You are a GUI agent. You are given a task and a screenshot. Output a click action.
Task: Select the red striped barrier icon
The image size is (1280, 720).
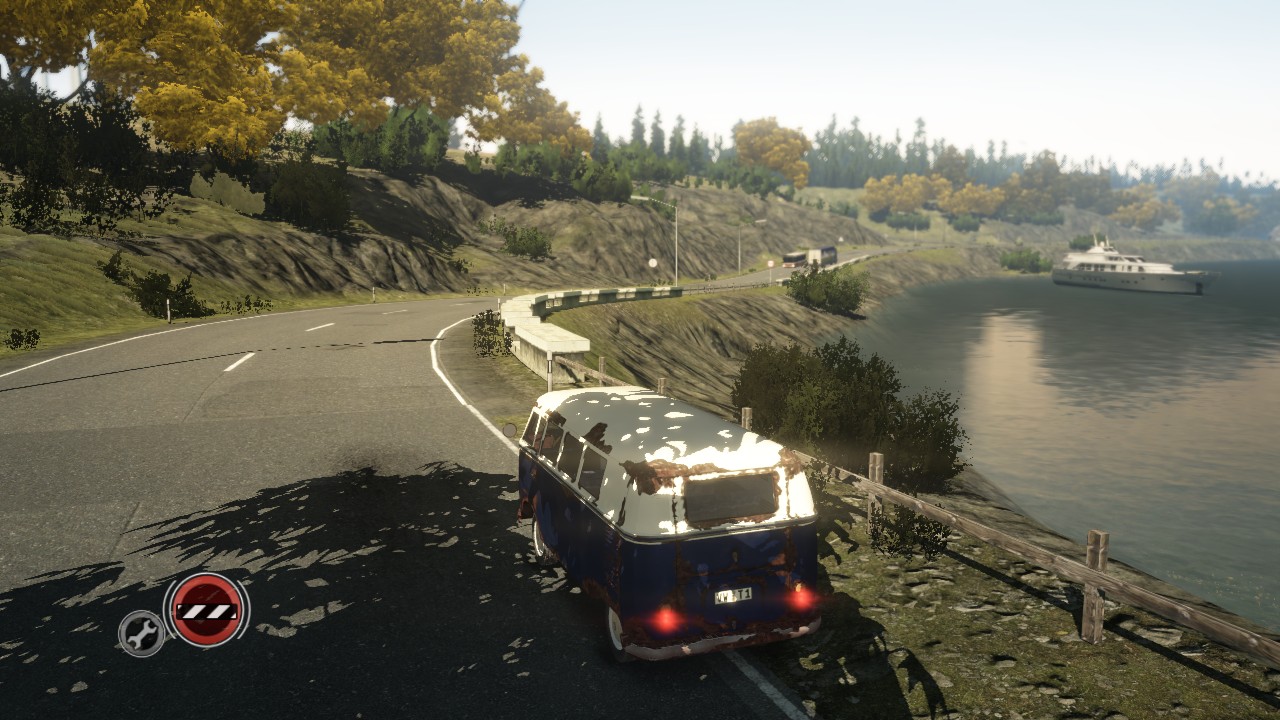(206, 610)
